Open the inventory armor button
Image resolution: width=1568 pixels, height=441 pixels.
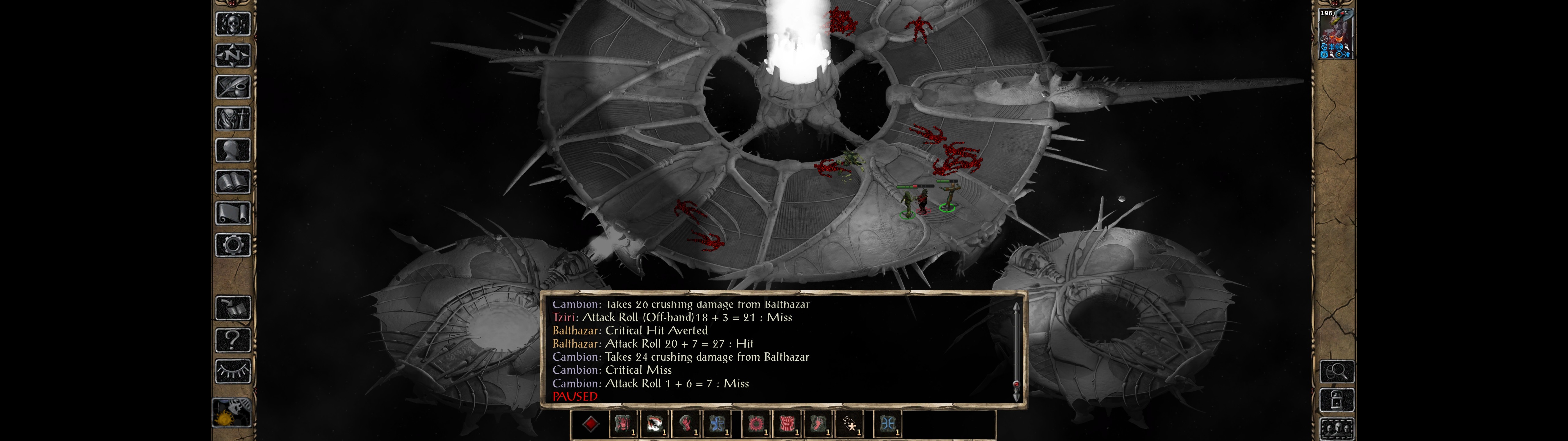[232, 119]
